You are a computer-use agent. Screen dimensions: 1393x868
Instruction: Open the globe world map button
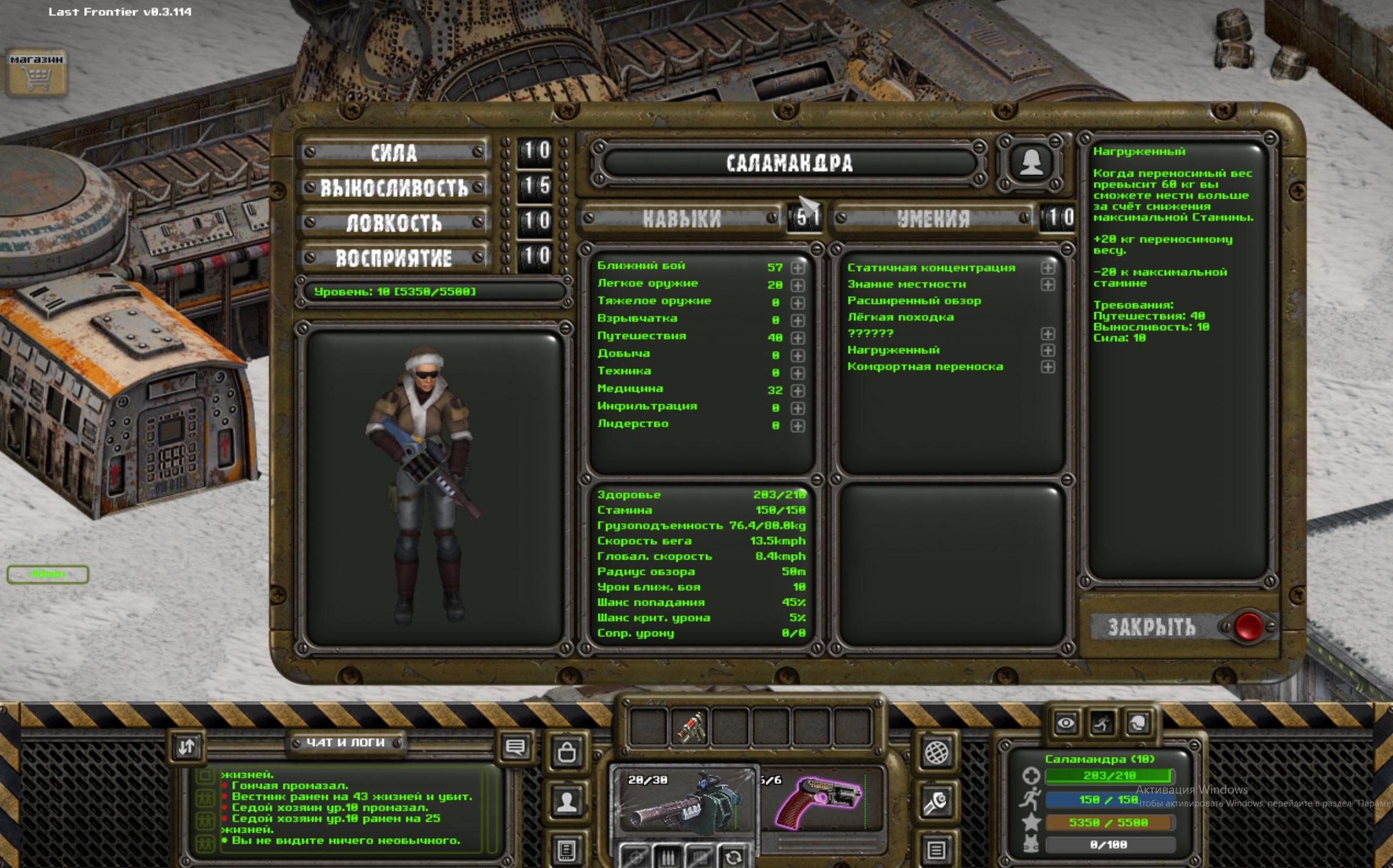point(936,752)
